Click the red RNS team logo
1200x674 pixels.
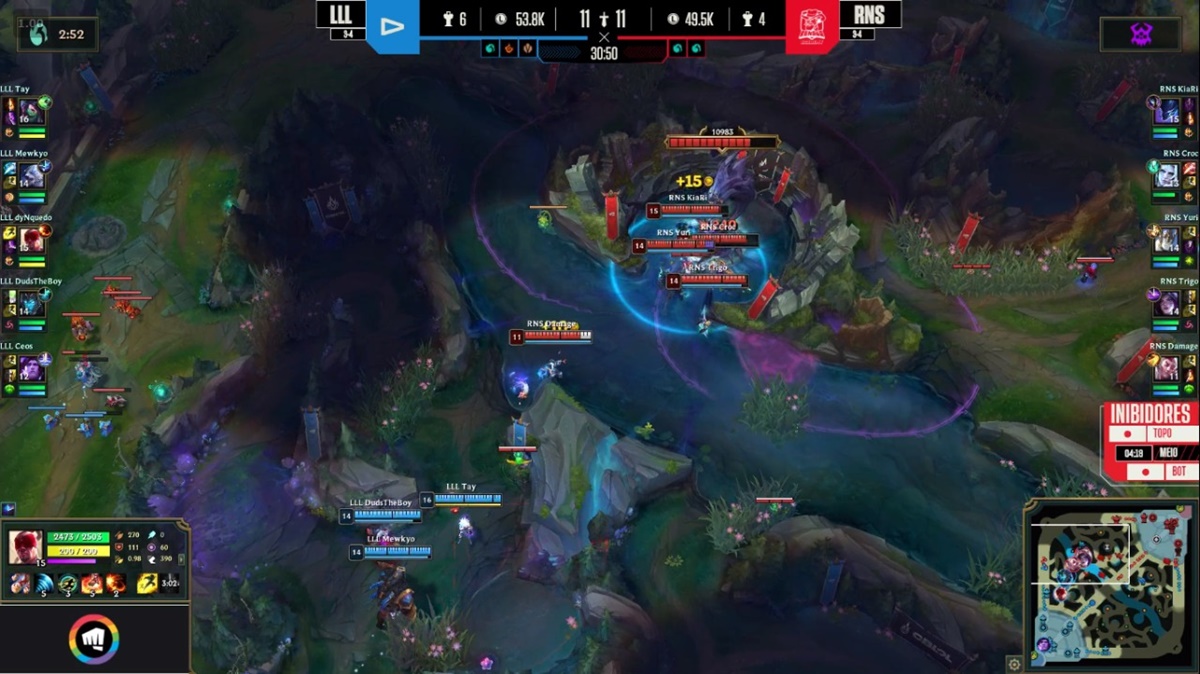point(810,27)
